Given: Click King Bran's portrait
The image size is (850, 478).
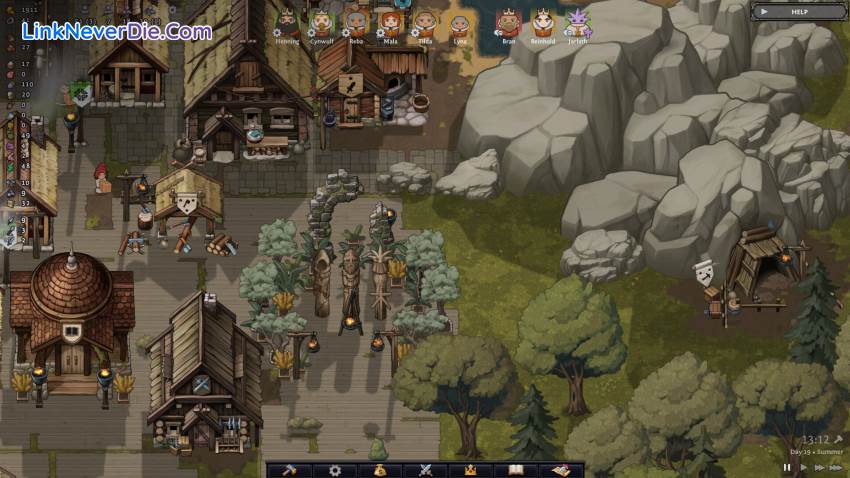Looking at the screenshot, I should [x=509, y=22].
